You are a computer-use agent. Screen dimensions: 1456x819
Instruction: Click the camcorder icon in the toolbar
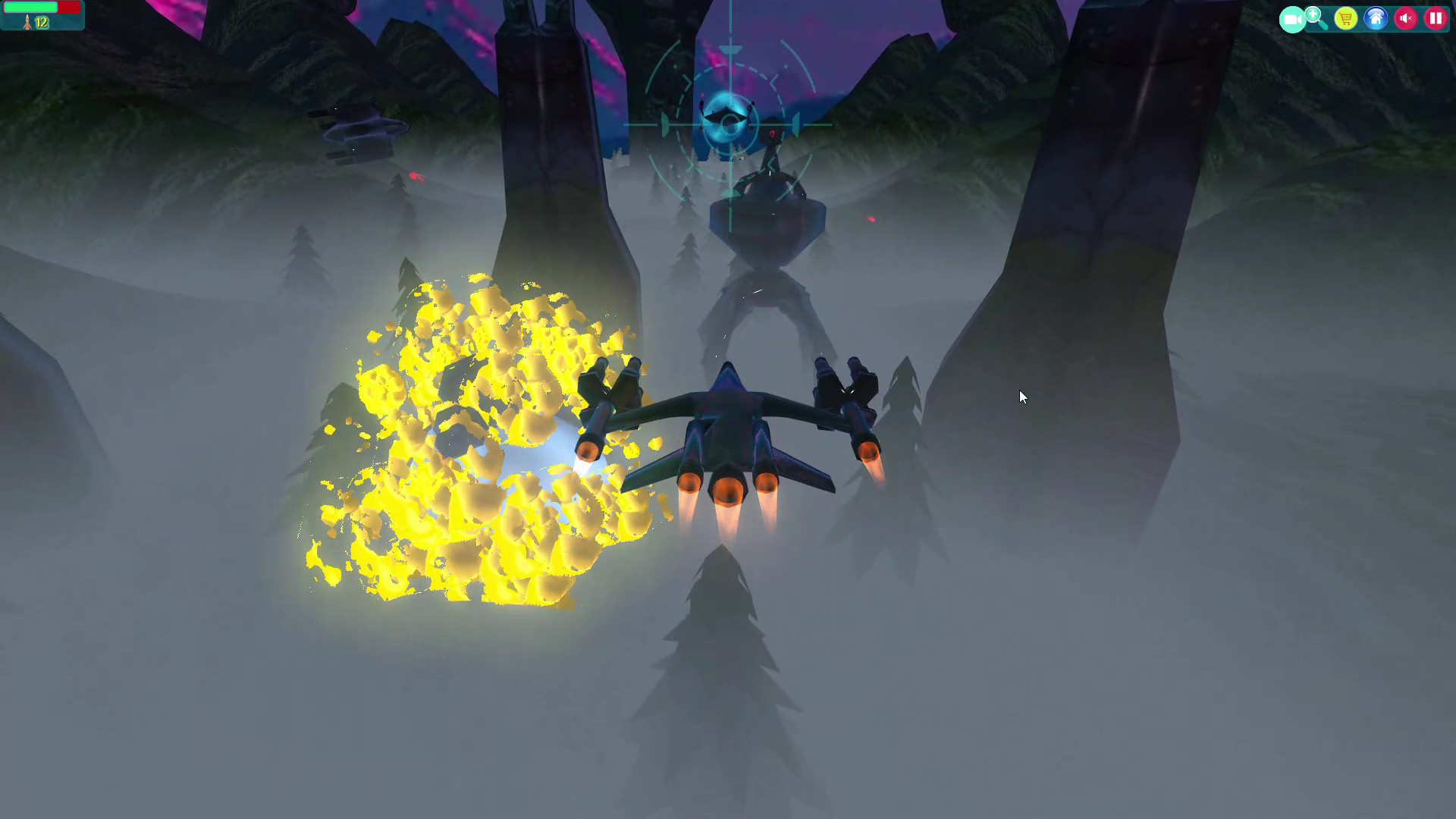tap(1293, 18)
